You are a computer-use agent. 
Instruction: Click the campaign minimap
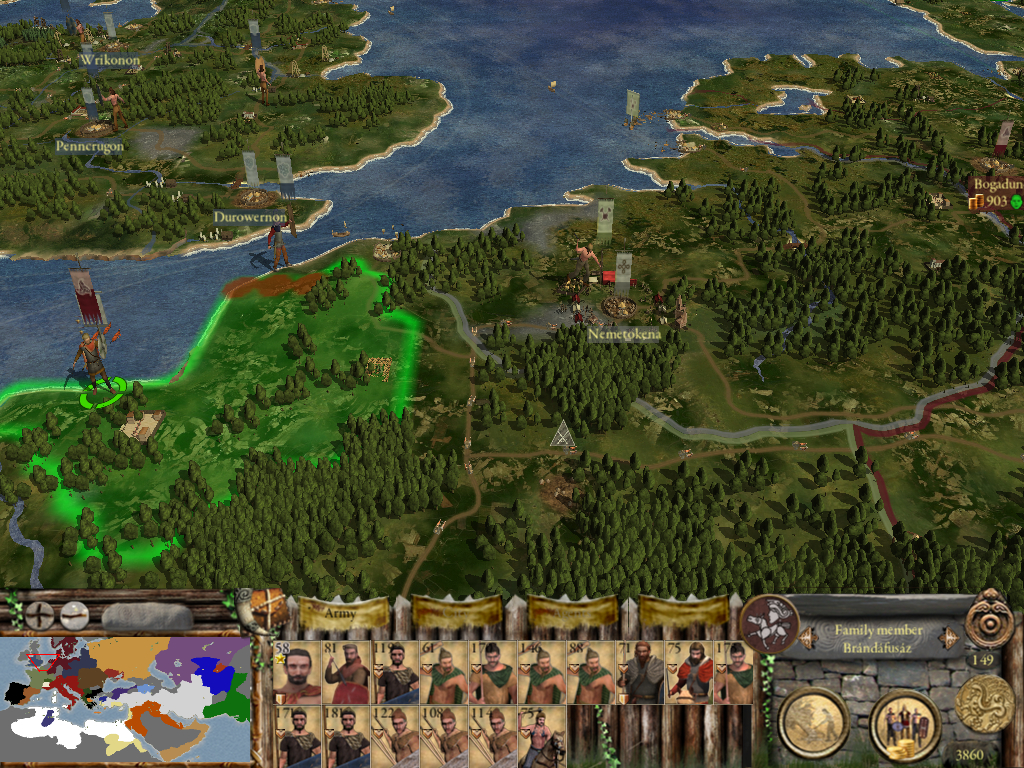click(125, 697)
